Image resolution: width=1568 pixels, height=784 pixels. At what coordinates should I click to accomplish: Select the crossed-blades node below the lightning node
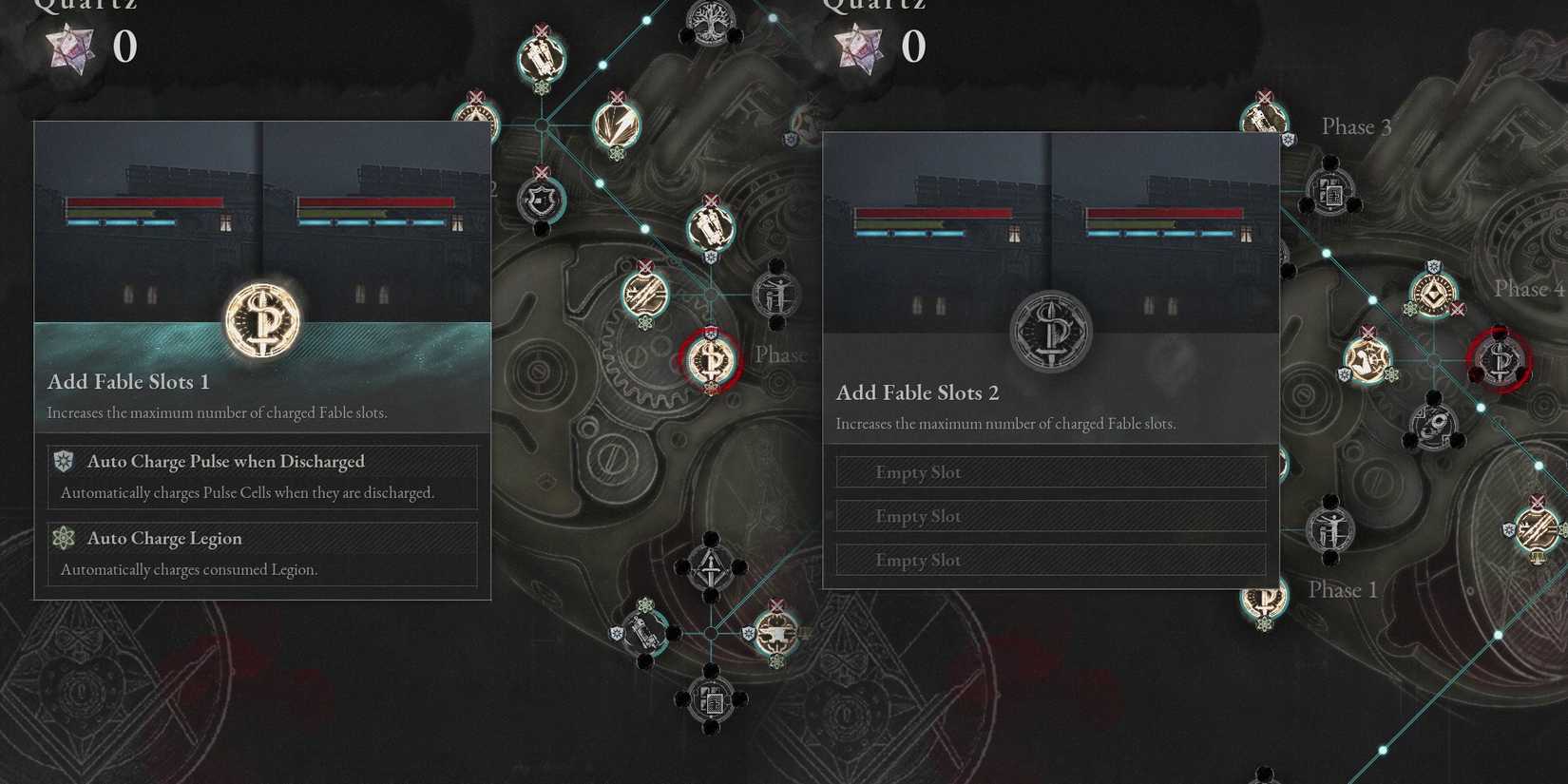pyautogui.click(x=644, y=295)
